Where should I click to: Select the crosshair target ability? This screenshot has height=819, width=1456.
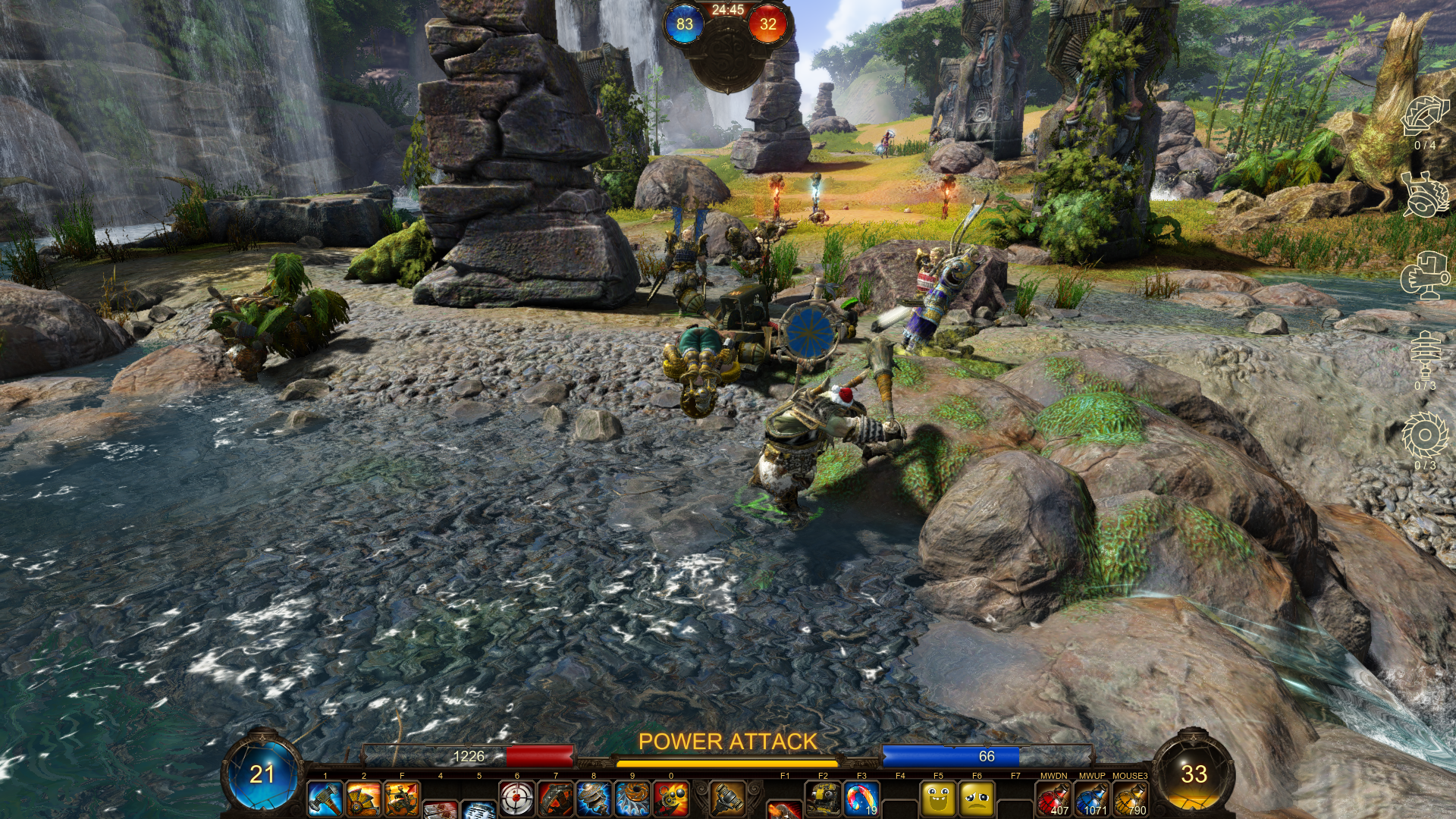click(x=517, y=799)
